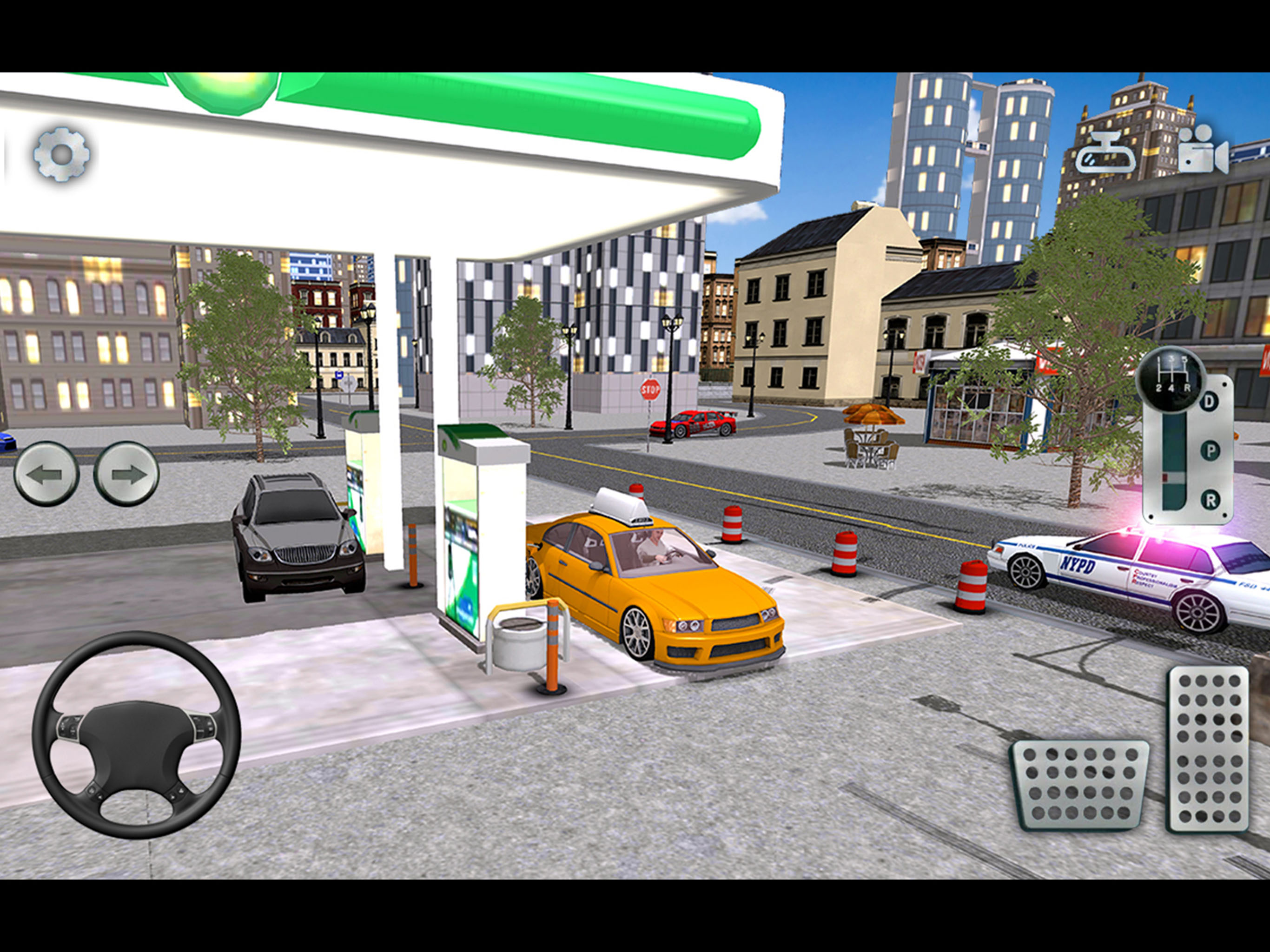Image resolution: width=1270 pixels, height=952 pixels.
Task: Click the steering wheel control
Action: click(x=136, y=734)
